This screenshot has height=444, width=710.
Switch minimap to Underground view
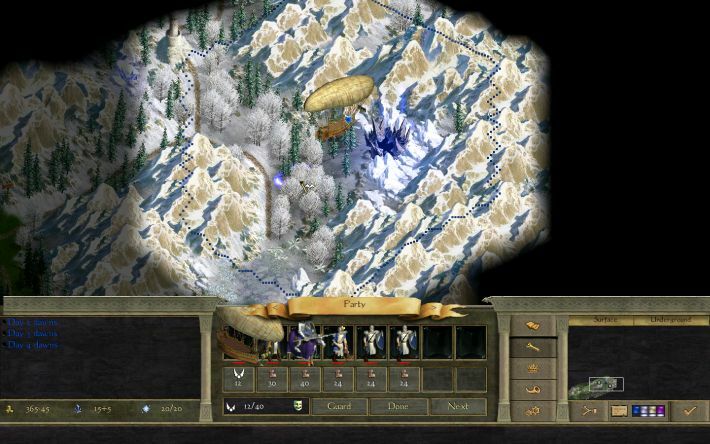[x=666, y=320]
